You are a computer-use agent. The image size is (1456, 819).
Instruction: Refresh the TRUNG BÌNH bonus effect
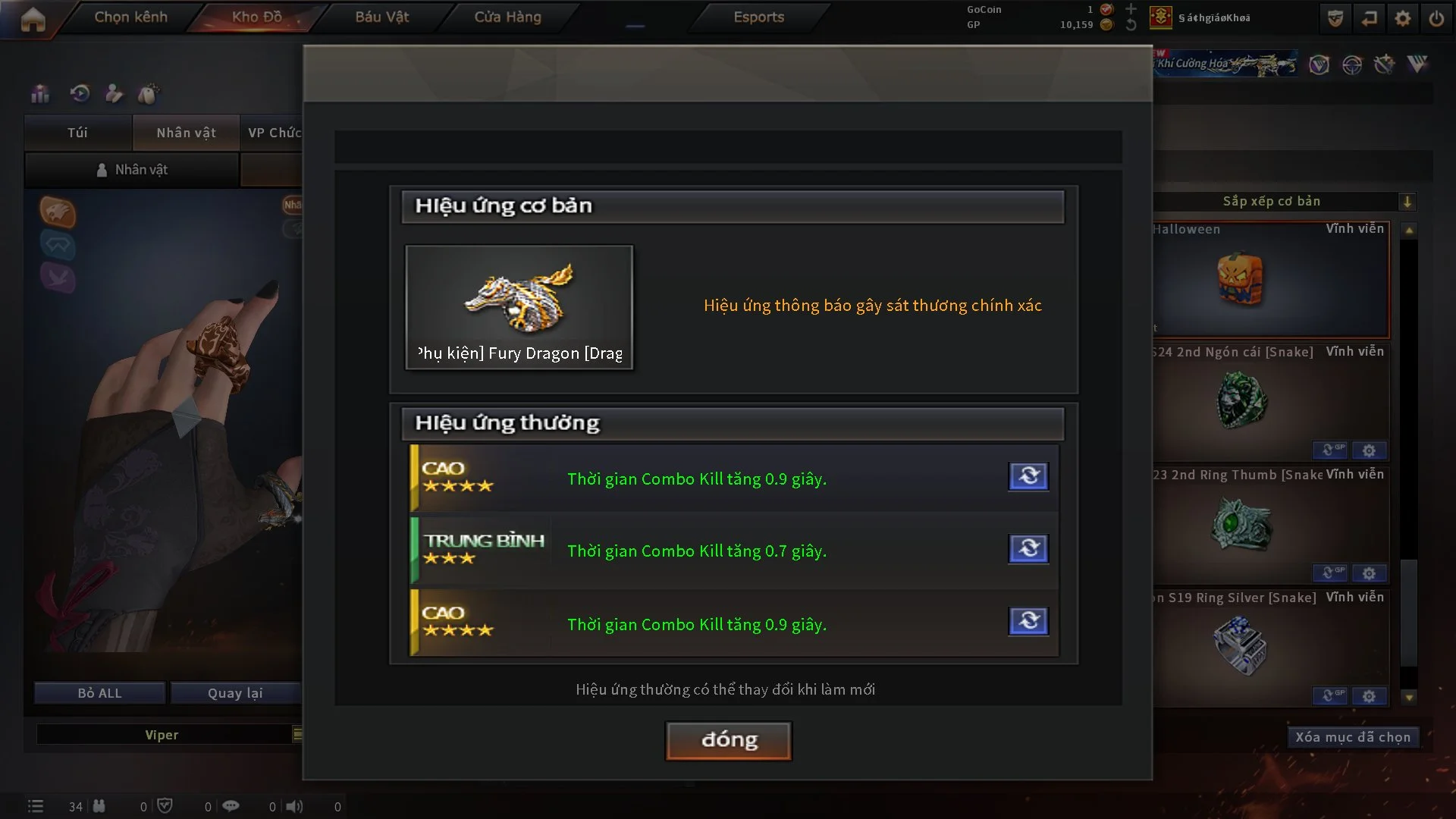1028,548
